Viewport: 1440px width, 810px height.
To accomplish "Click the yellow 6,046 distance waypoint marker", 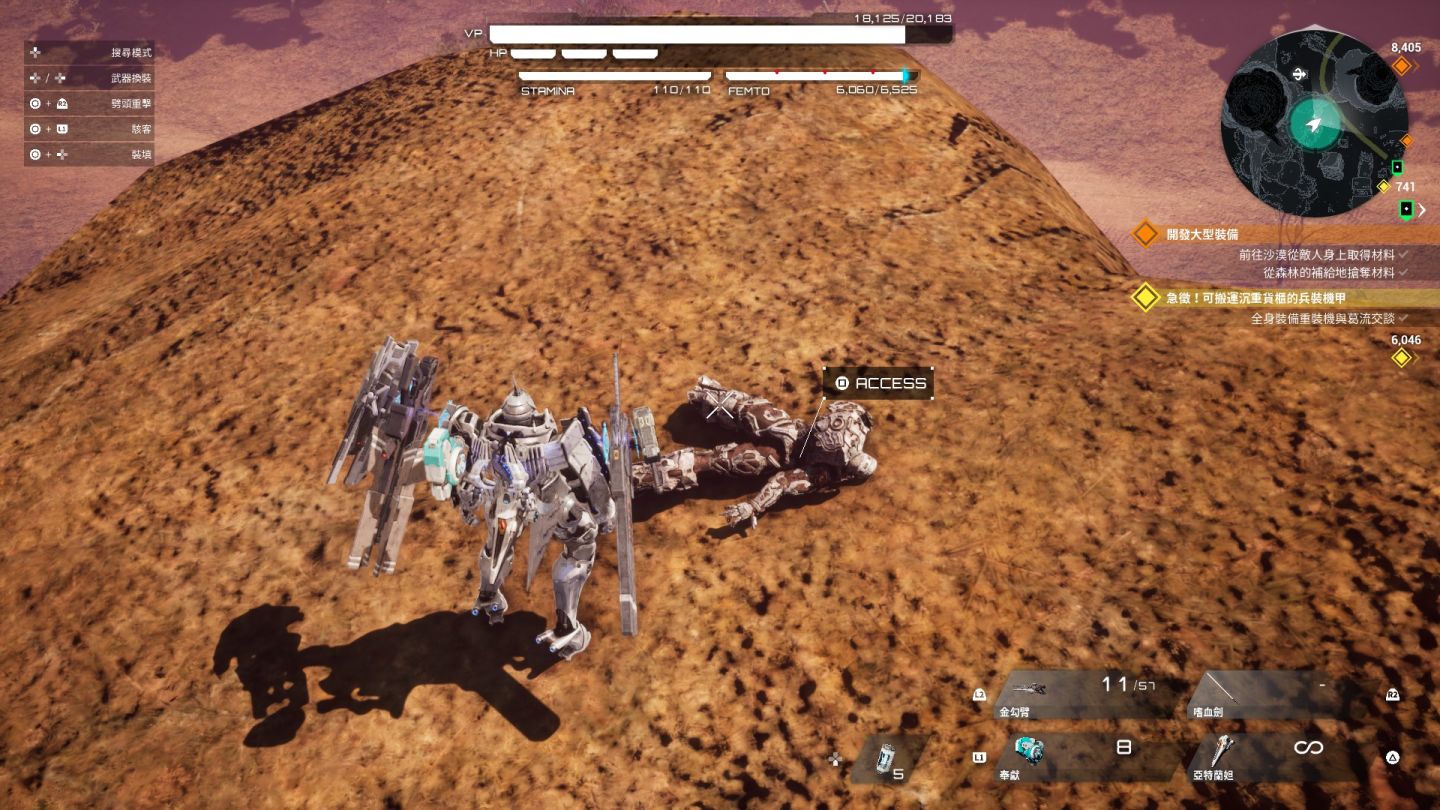I will coord(1402,357).
